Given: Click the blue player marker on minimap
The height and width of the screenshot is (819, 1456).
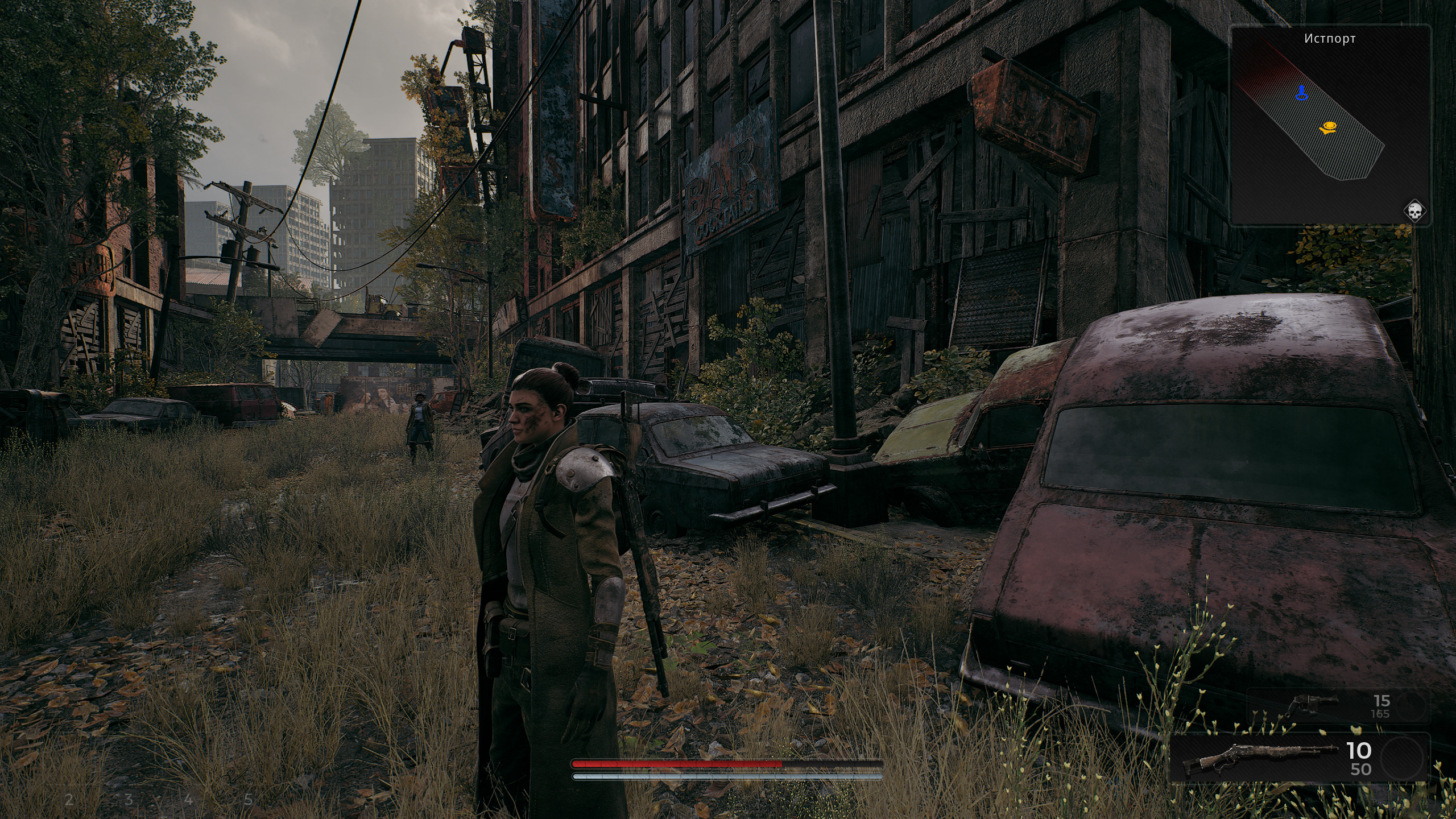Looking at the screenshot, I should point(1301,93).
